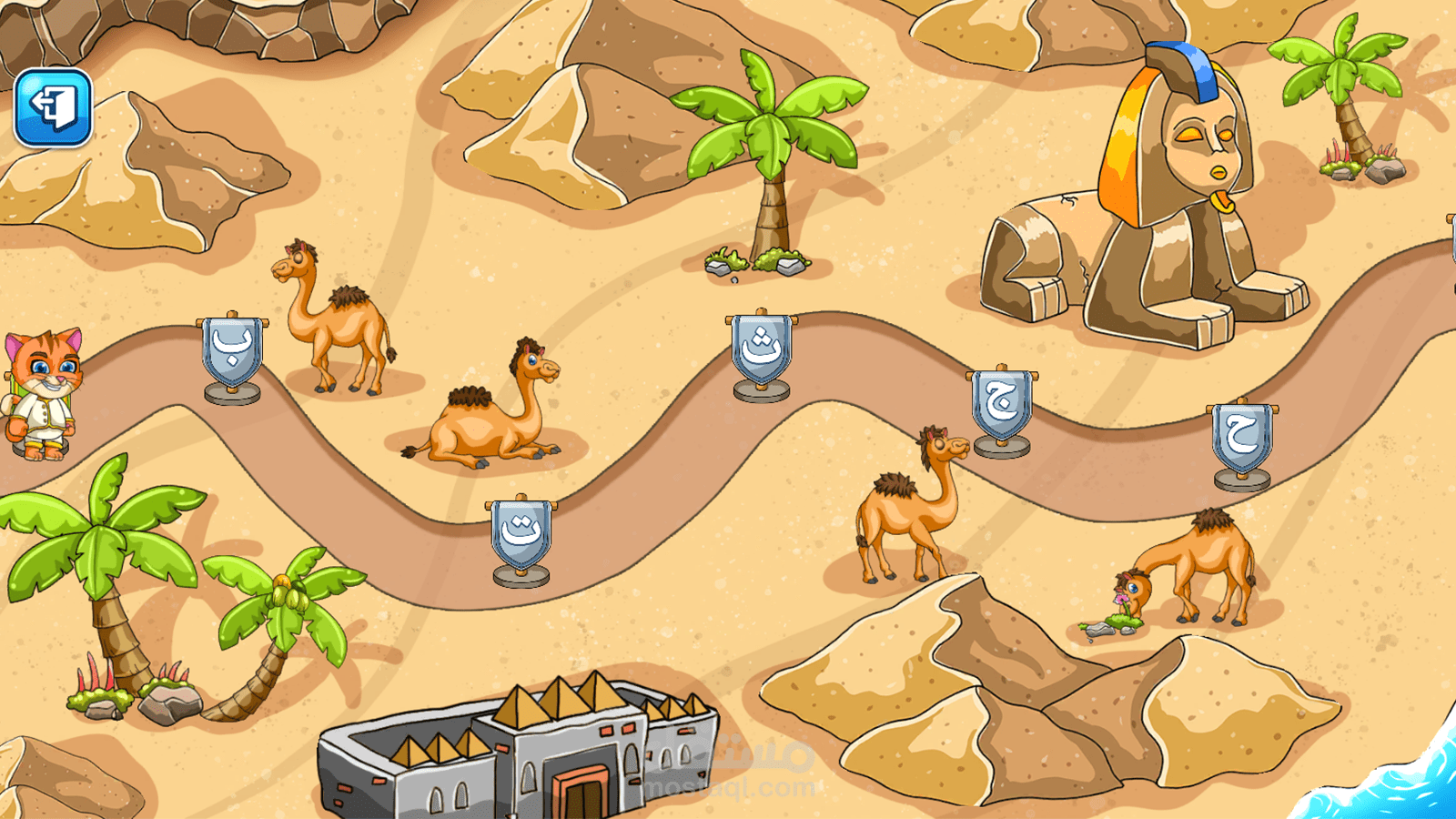
Task: Open the letter ث level banner
Action: (x=761, y=349)
